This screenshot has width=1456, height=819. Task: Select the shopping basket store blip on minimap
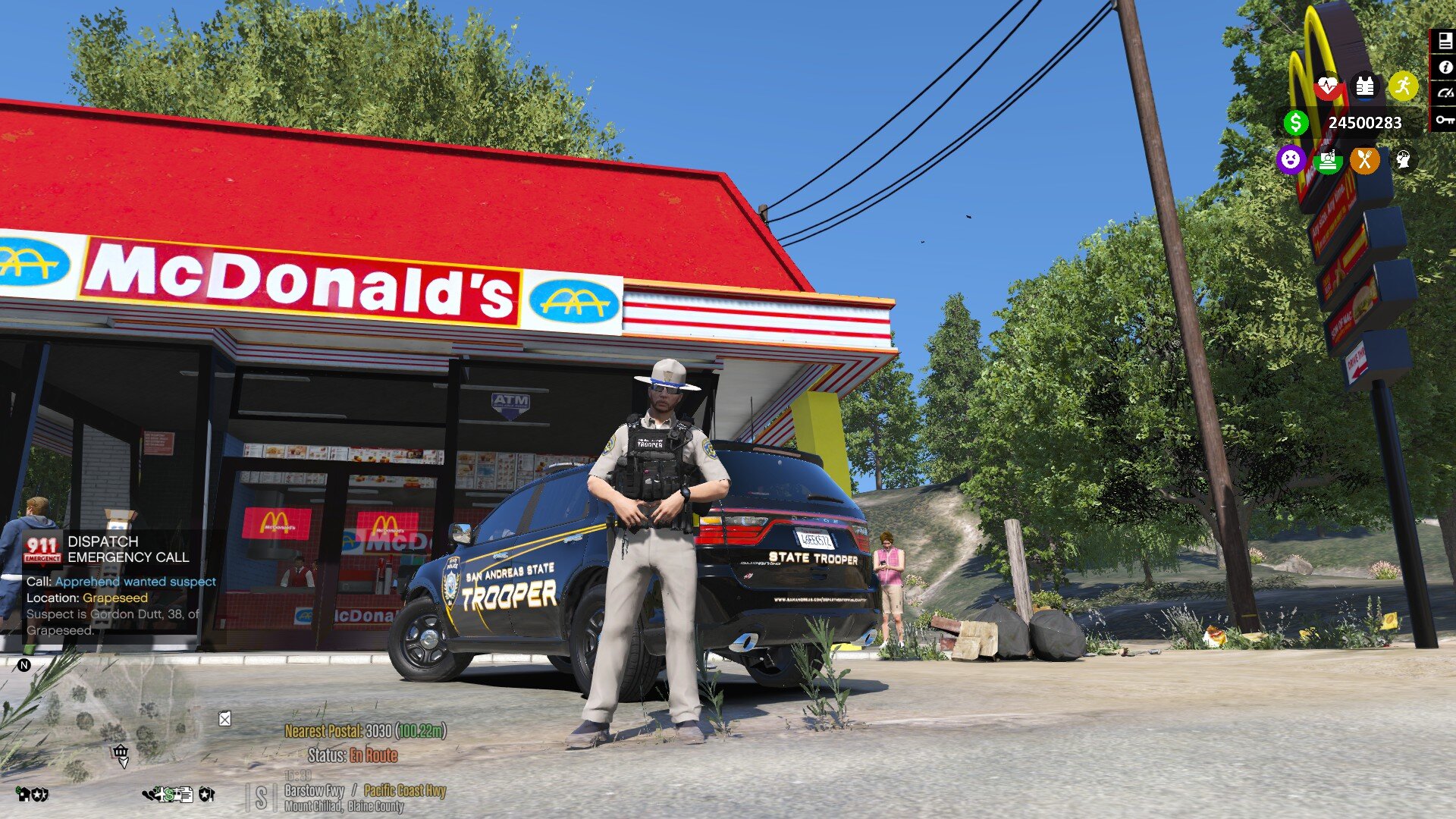[120, 752]
